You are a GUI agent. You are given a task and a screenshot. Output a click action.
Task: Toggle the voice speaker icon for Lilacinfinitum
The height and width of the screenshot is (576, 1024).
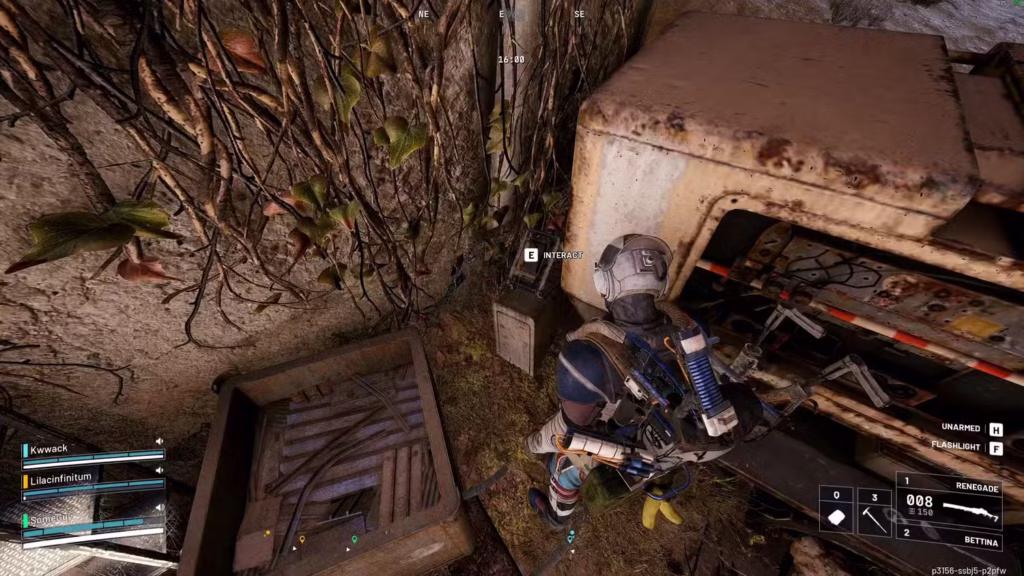(158, 470)
